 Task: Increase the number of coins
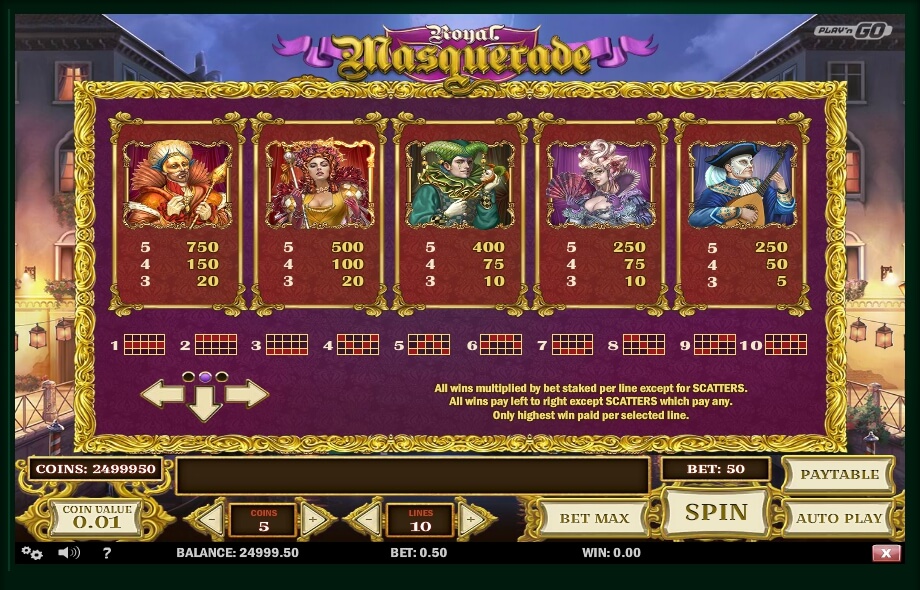pos(314,520)
